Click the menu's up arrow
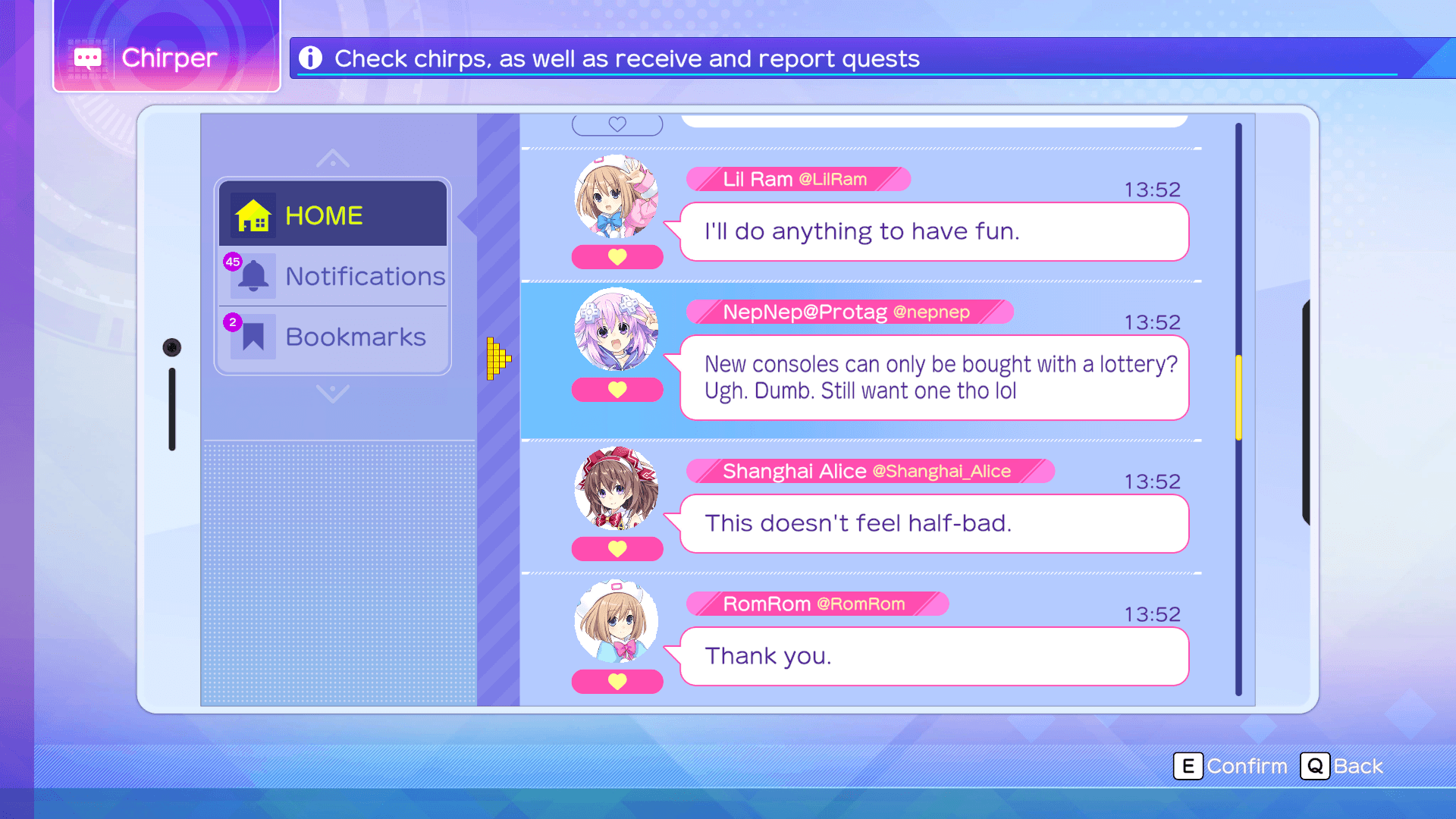Viewport: 1456px width, 819px height. (333, 158)
